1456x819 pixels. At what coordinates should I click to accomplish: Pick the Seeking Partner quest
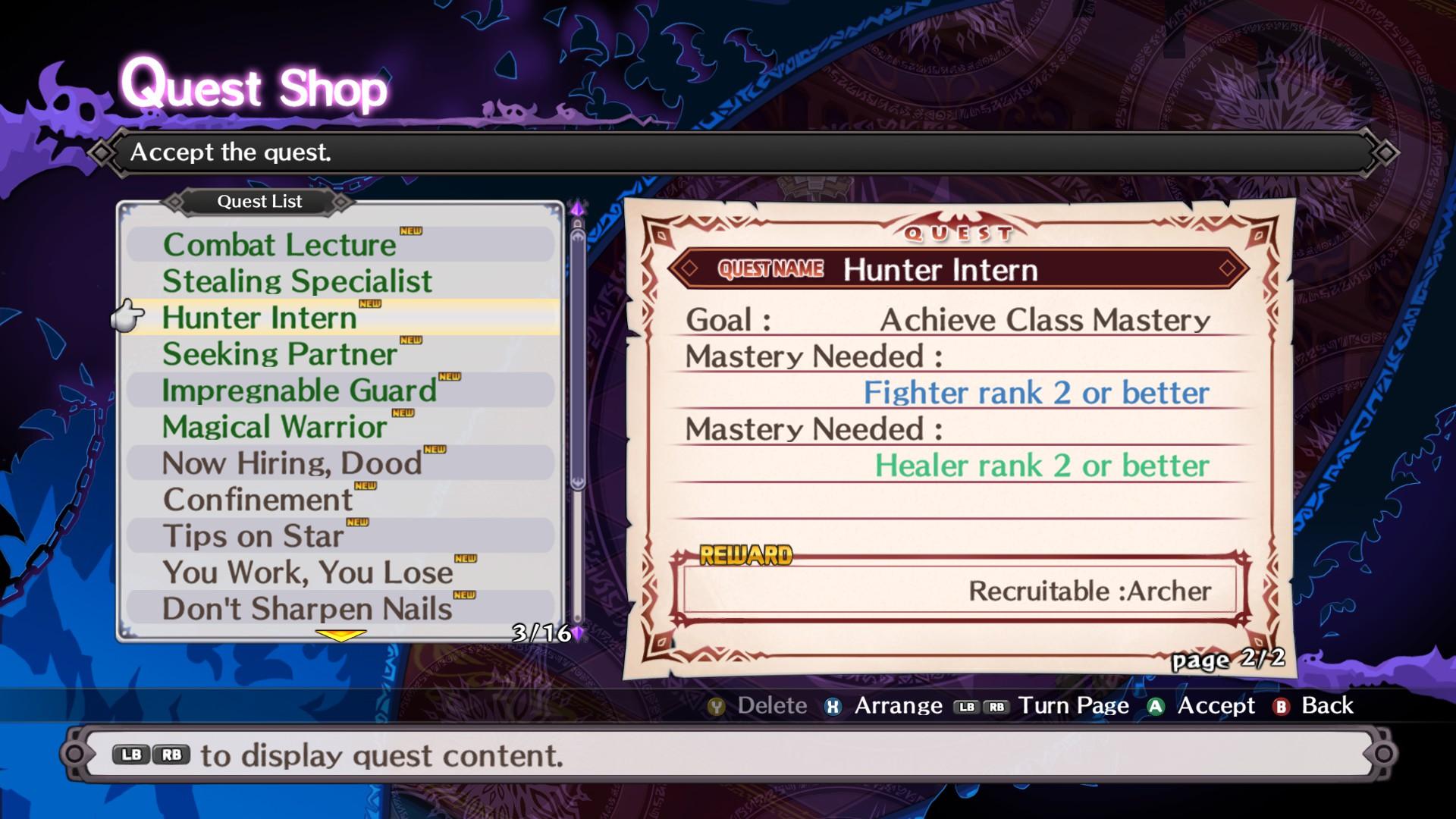279,354
